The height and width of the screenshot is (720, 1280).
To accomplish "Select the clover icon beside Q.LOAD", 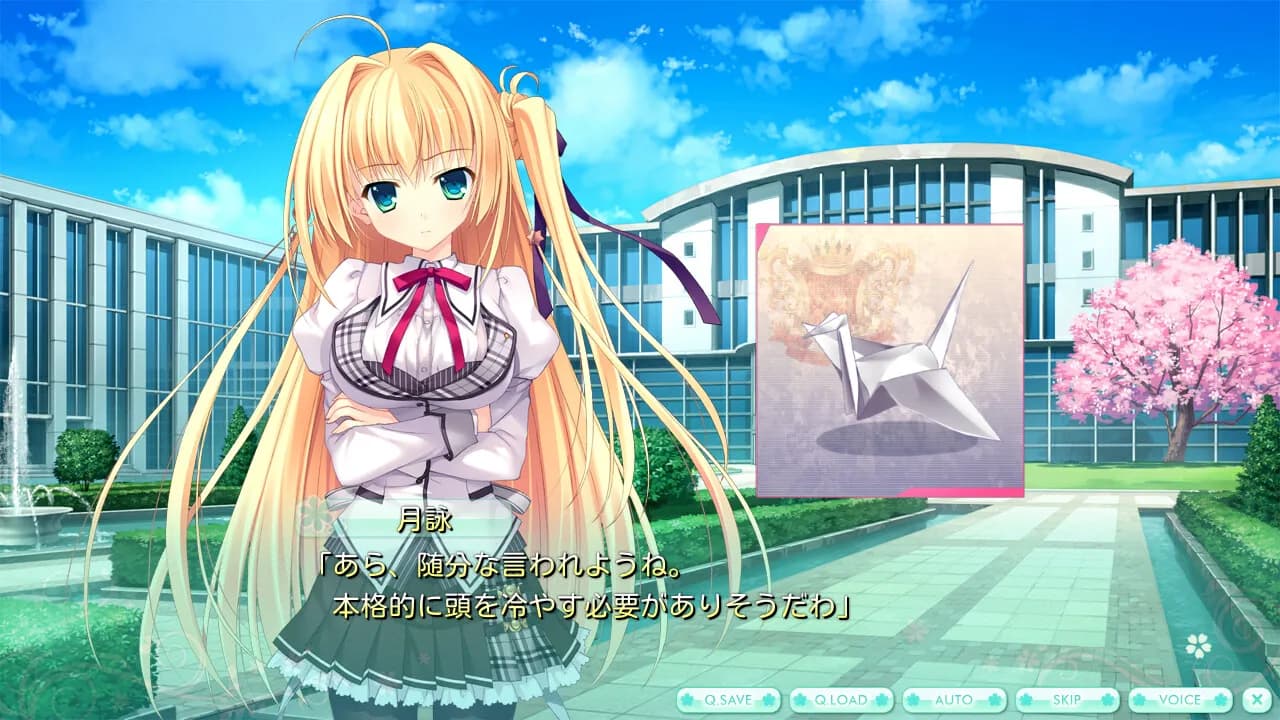I will pos(799,701).
